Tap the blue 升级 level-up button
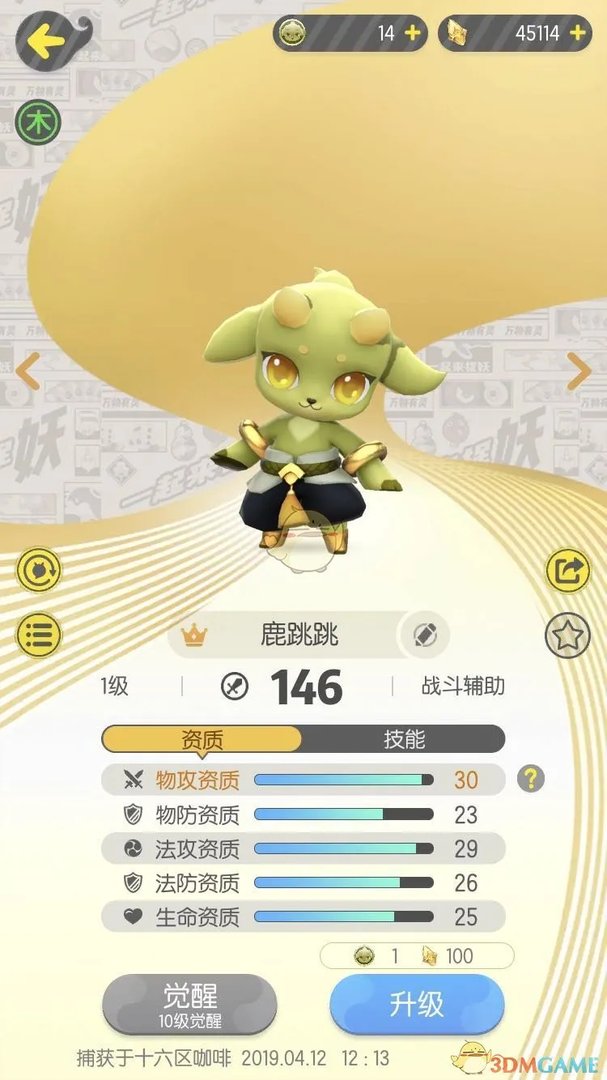This screenshot has height=1080, width=607. (x=417, y=1004)
